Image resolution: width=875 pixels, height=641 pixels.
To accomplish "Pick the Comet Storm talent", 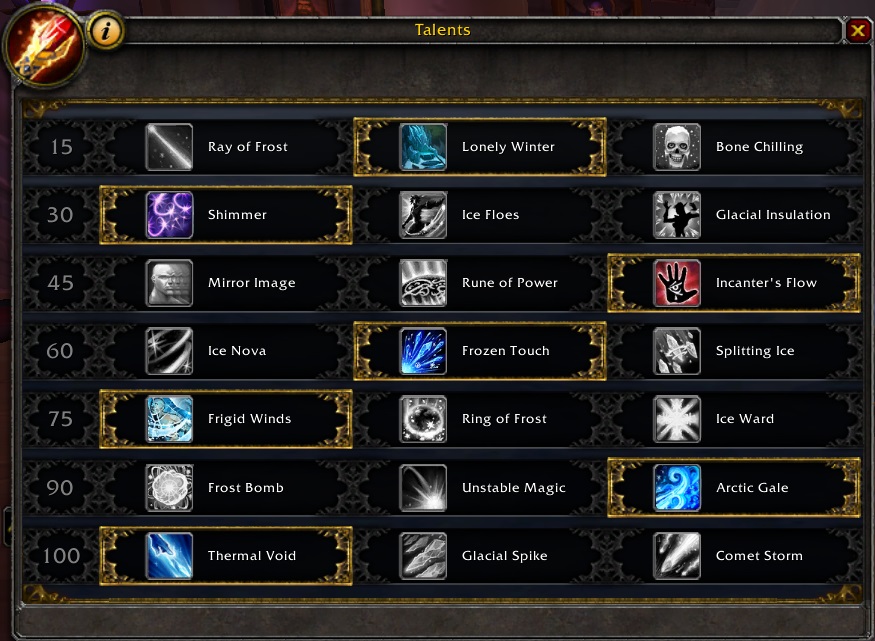I will point(678,556).
